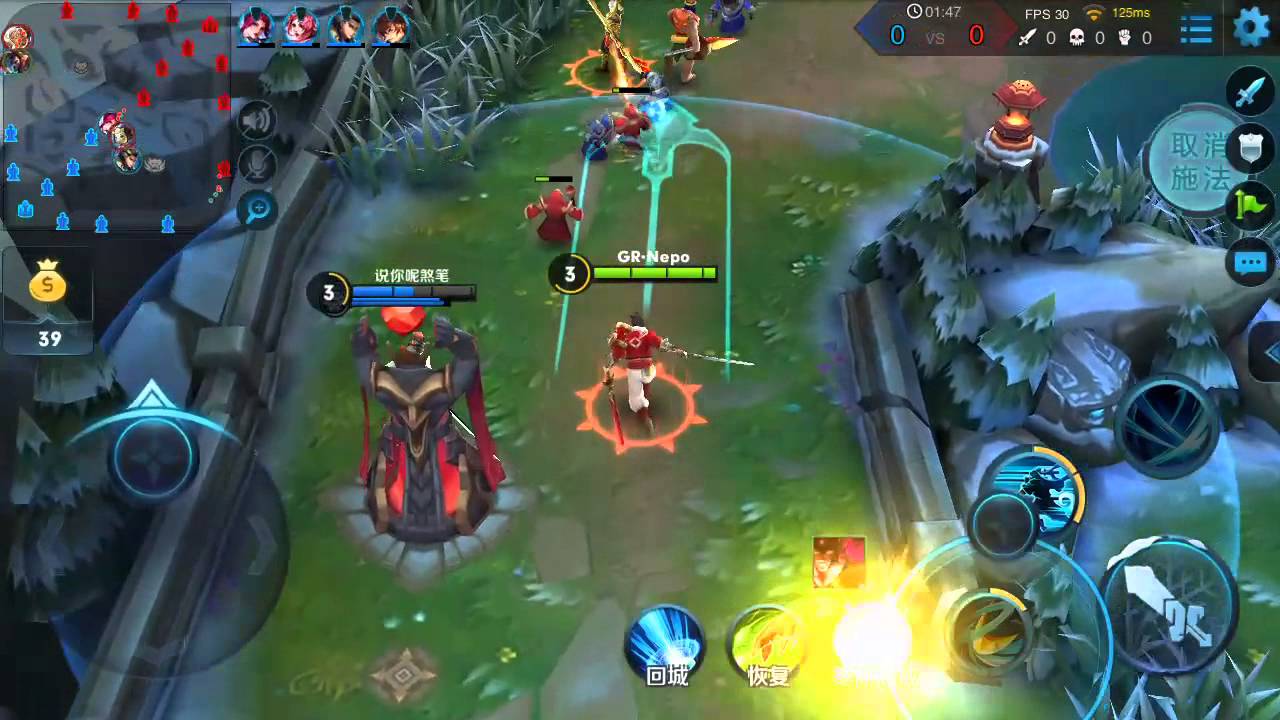The width and height of the screenshot is (1280, 720).
Task: Cast the dark blue swirl ultimate skill
Action: (1167, 425)
